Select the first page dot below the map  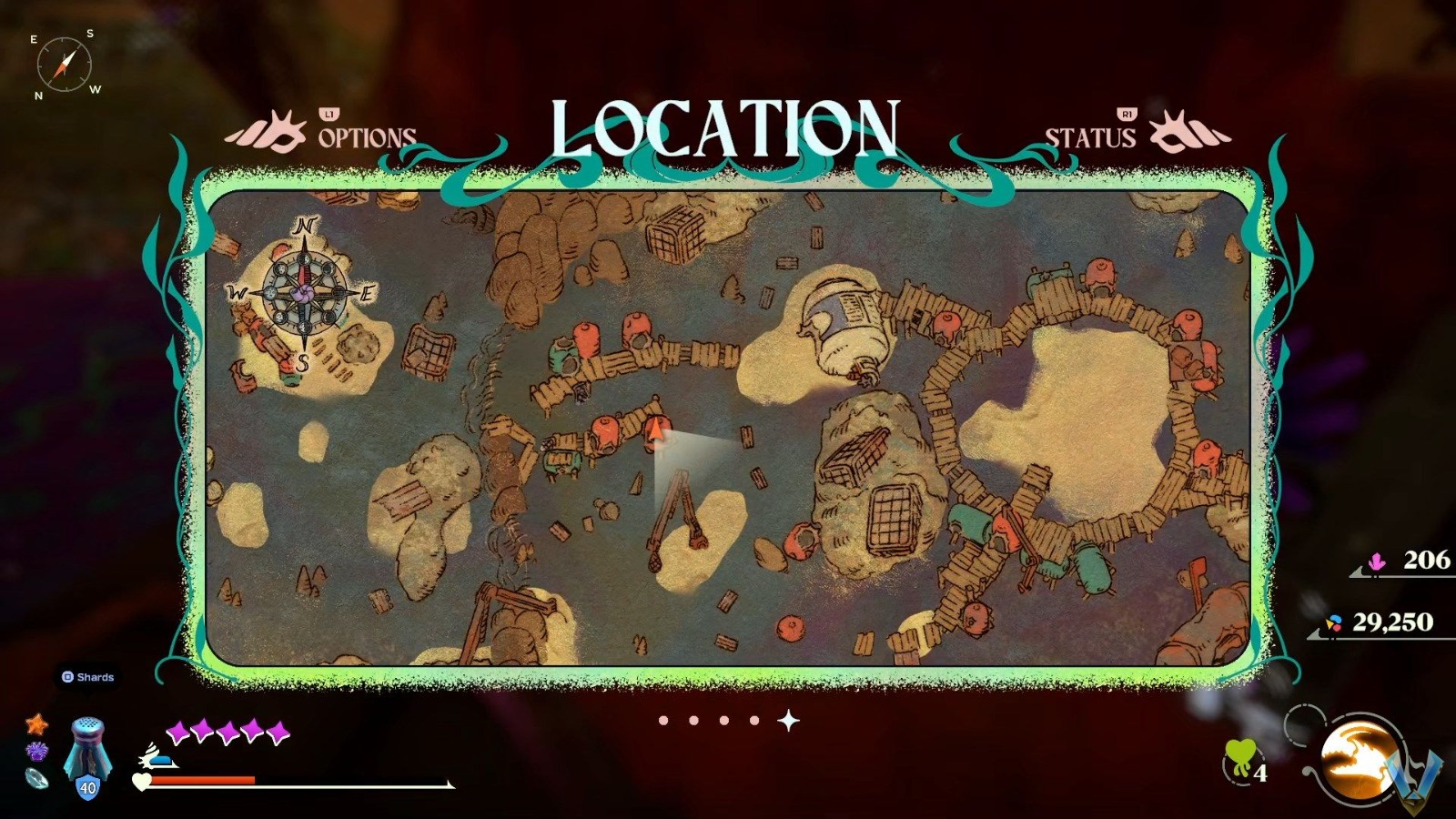(663, 720)
